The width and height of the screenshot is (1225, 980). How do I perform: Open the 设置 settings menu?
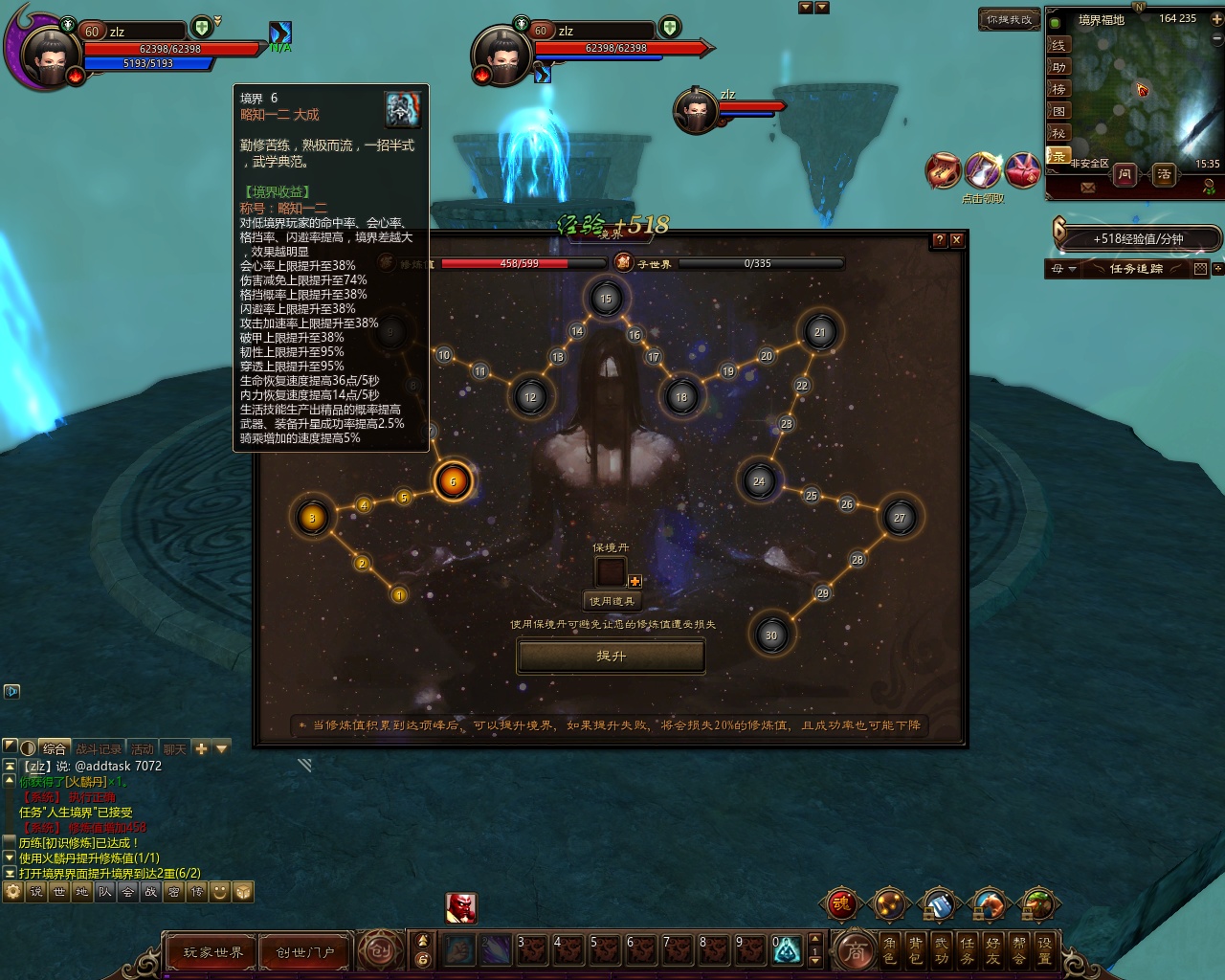click(x=1044, y=950)
